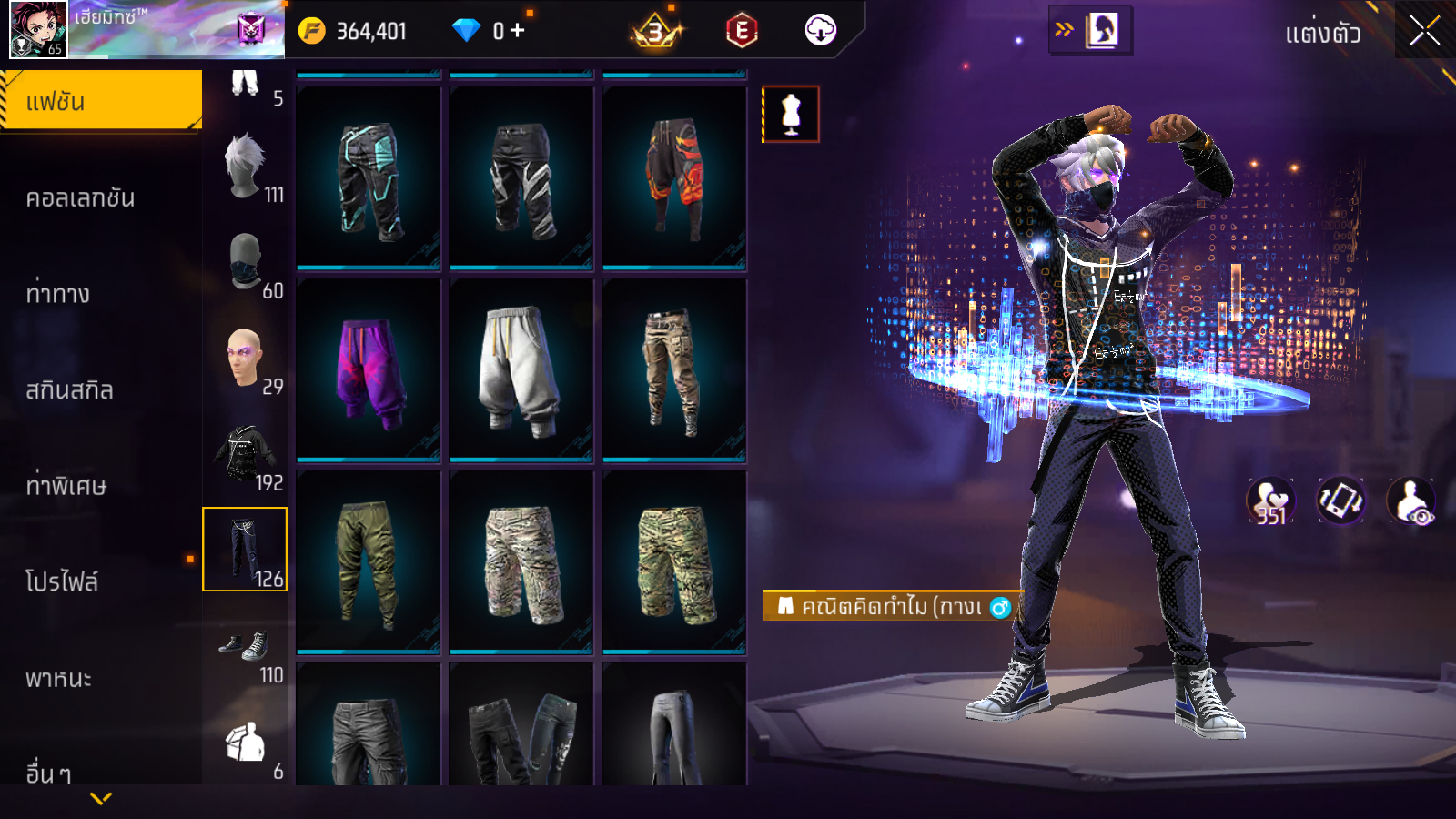Select the white sweatpants
Viewport: 1456px width, 819px height.
click(521, 370)
